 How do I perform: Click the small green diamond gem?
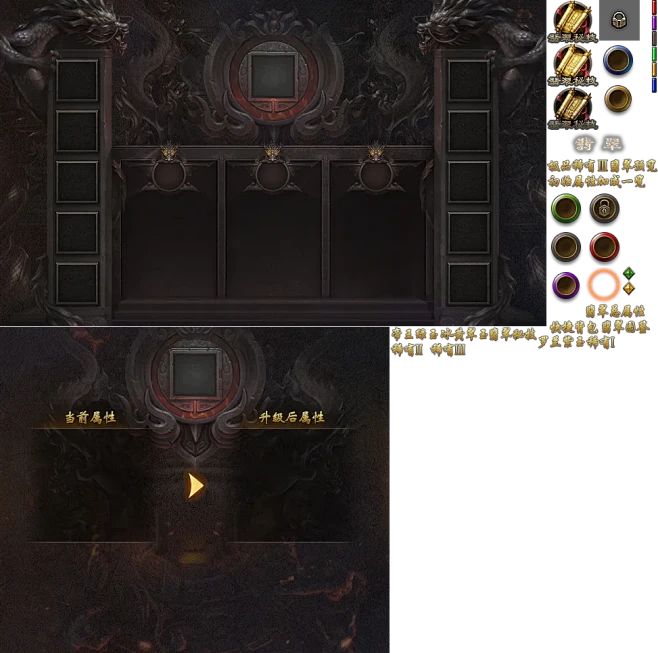coord(628,273)
